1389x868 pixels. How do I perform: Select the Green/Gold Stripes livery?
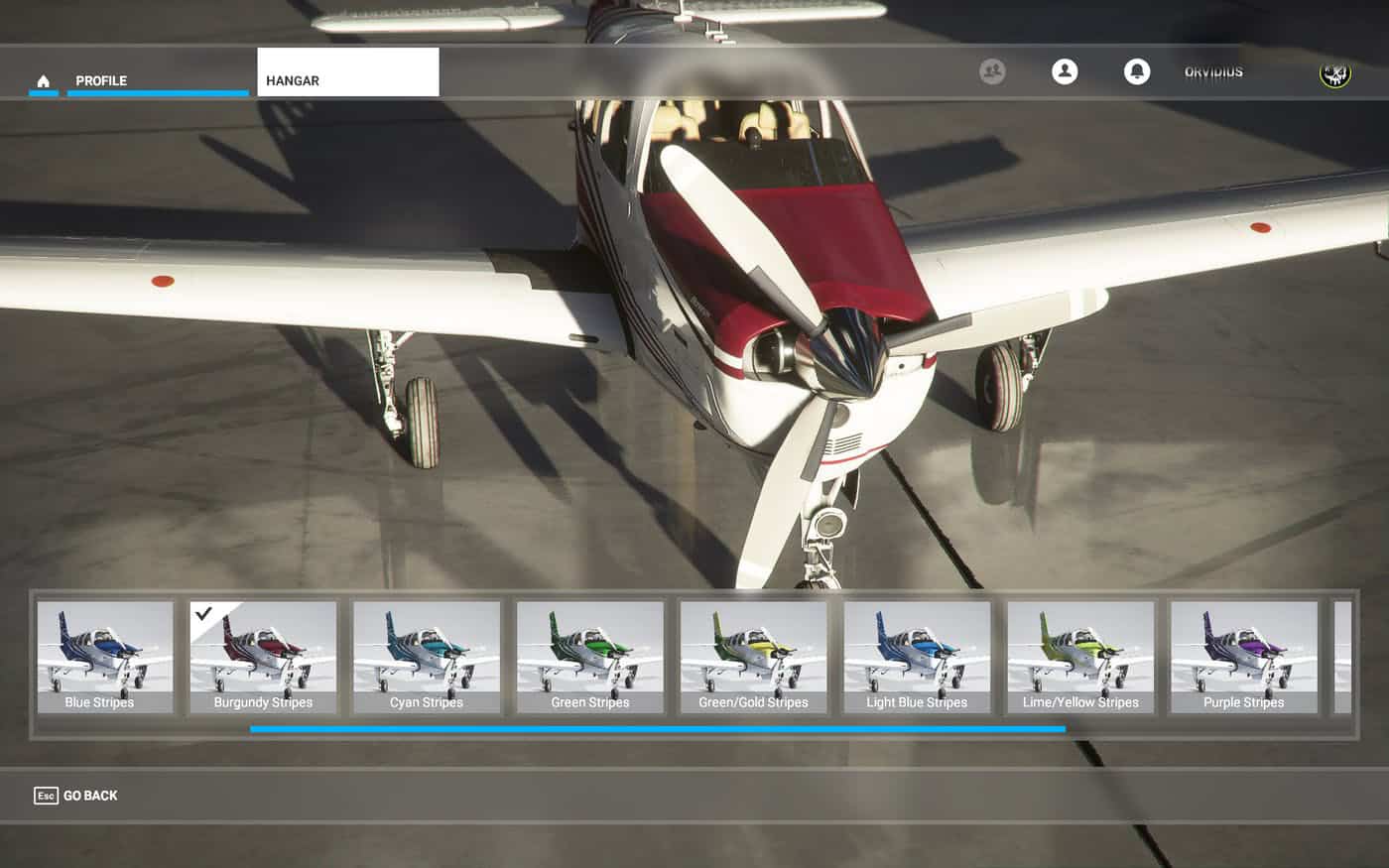click(x=753, y=657)
